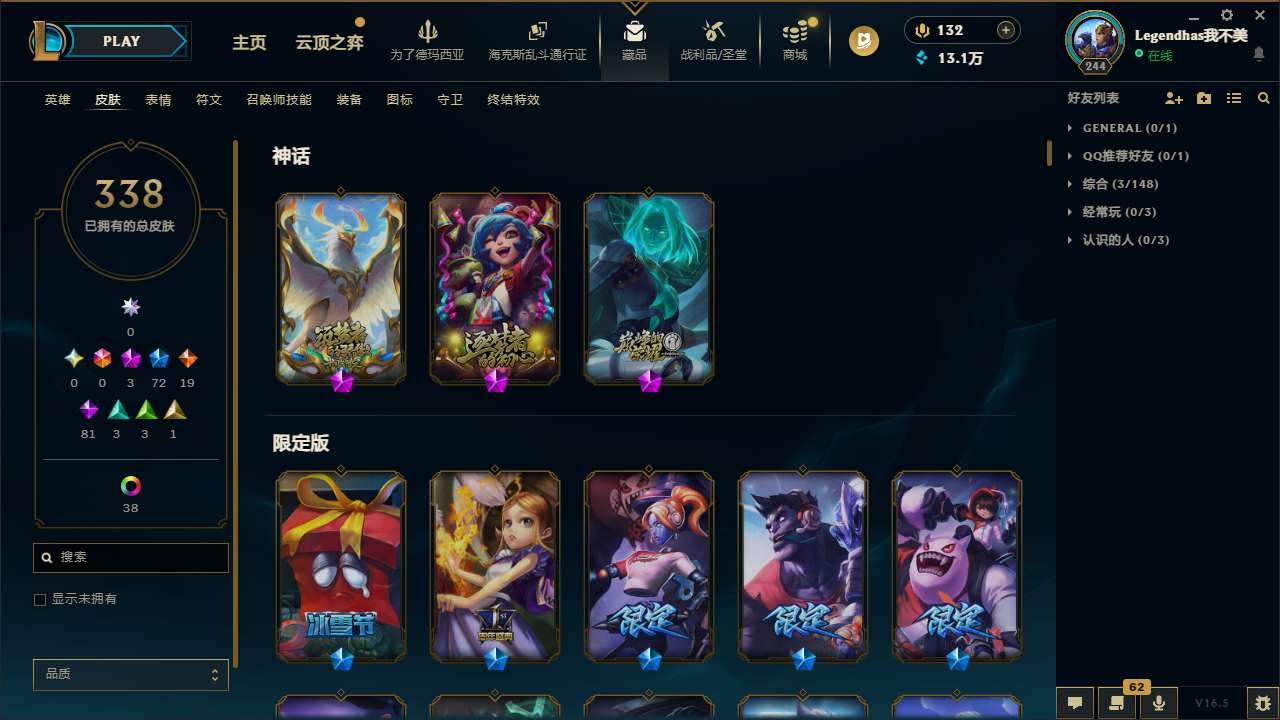Toggle the microphone voice icon
This screenshot has width=1280, height=720.
click(1159, 703)
